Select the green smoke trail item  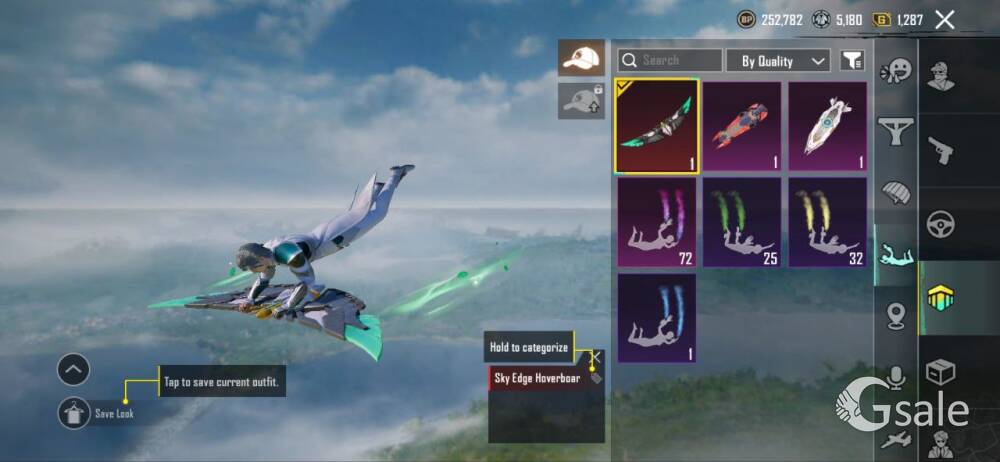741,222
